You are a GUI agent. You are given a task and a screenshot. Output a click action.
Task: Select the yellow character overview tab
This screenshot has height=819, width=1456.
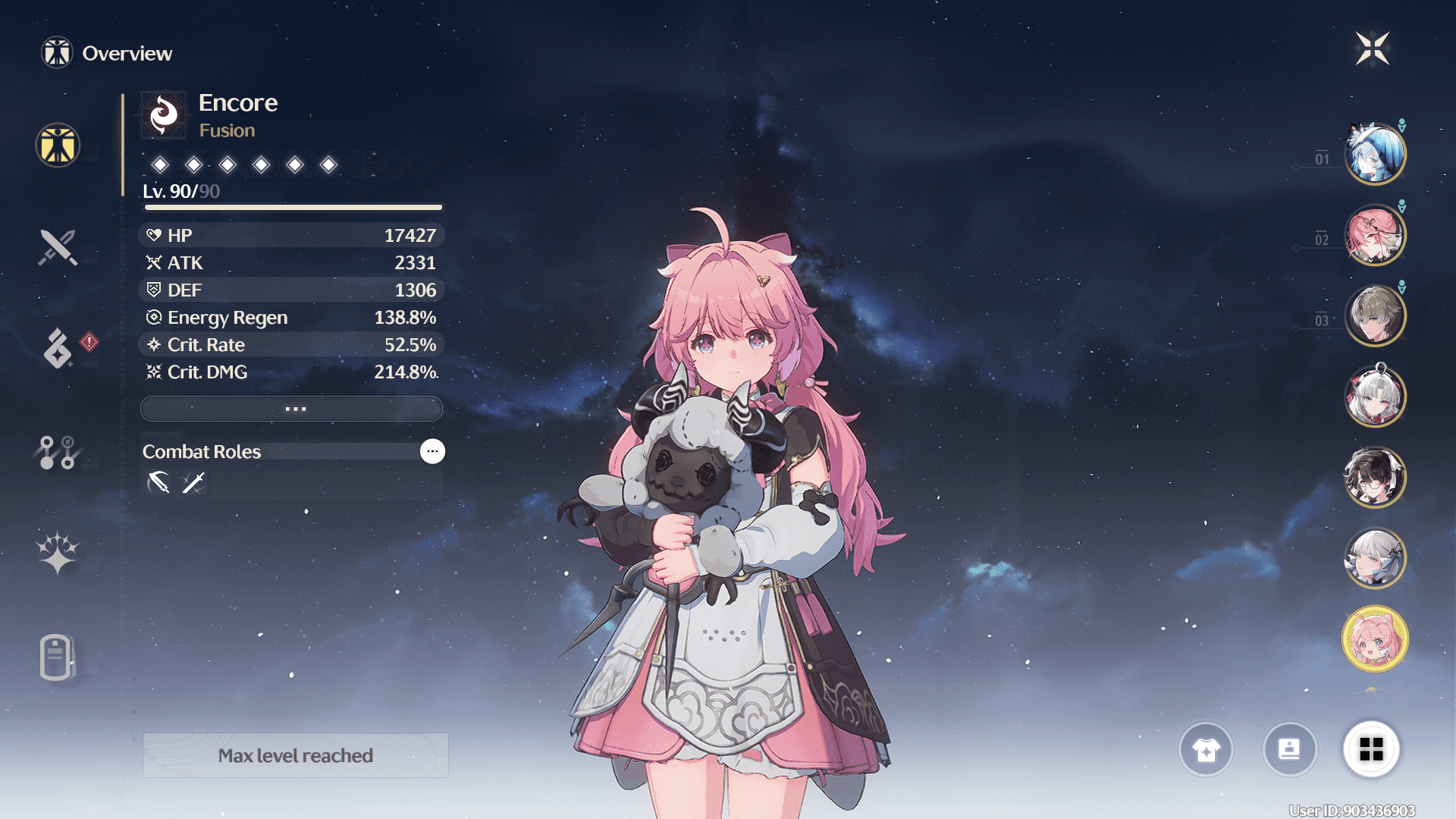pyautogui.click(x=58, y=145)
